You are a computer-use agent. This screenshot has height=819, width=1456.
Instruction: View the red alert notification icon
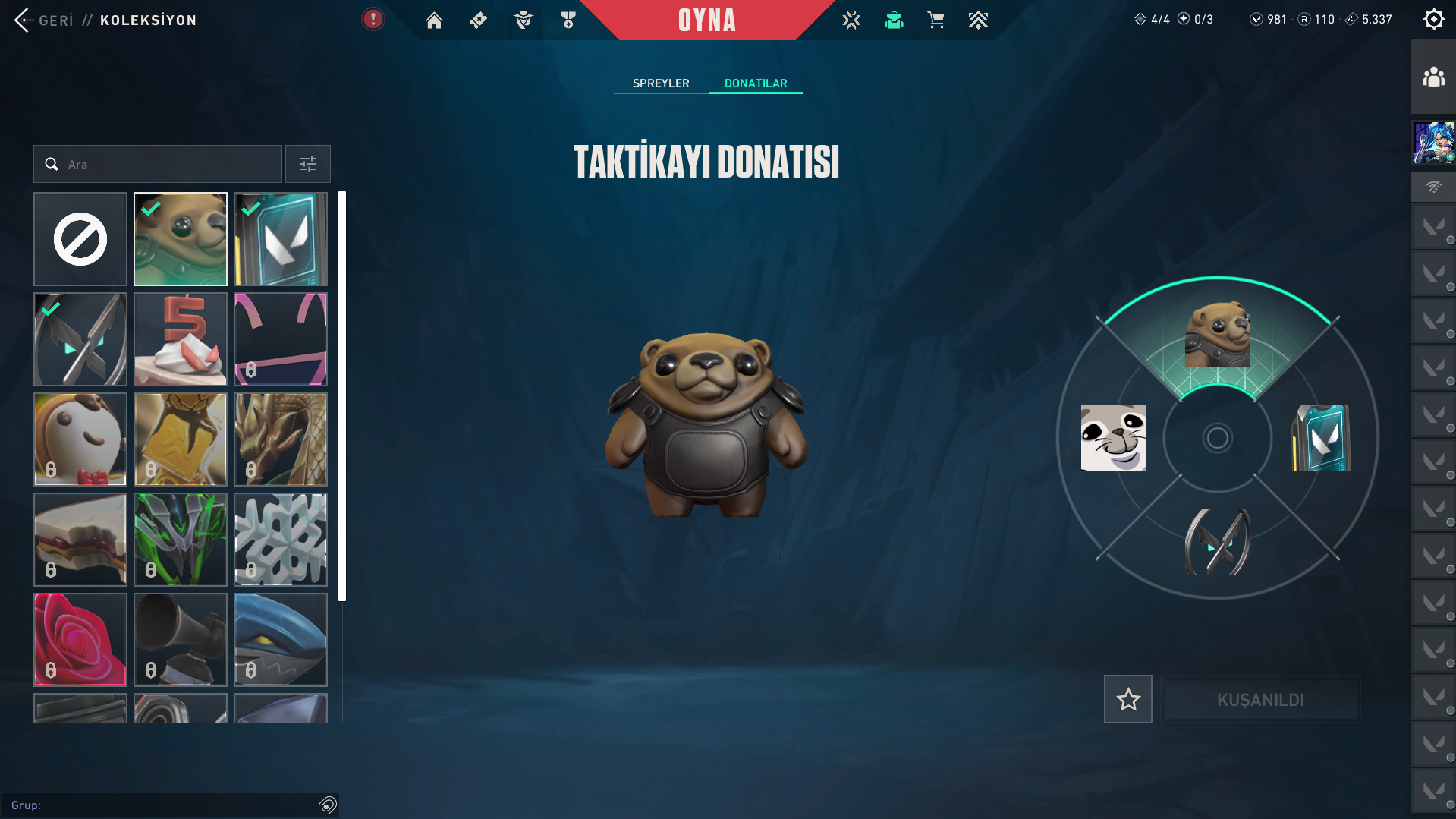pyautogui.click(x=373, y=20)
